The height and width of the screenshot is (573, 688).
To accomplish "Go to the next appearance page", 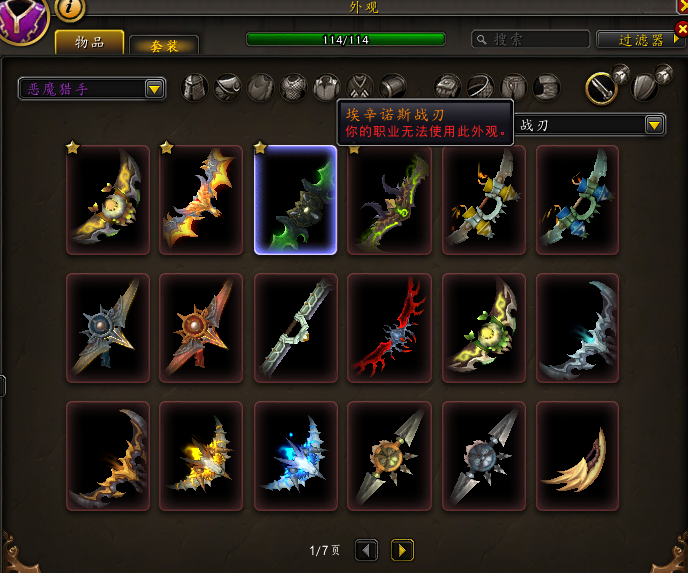I will pos(402,550).
